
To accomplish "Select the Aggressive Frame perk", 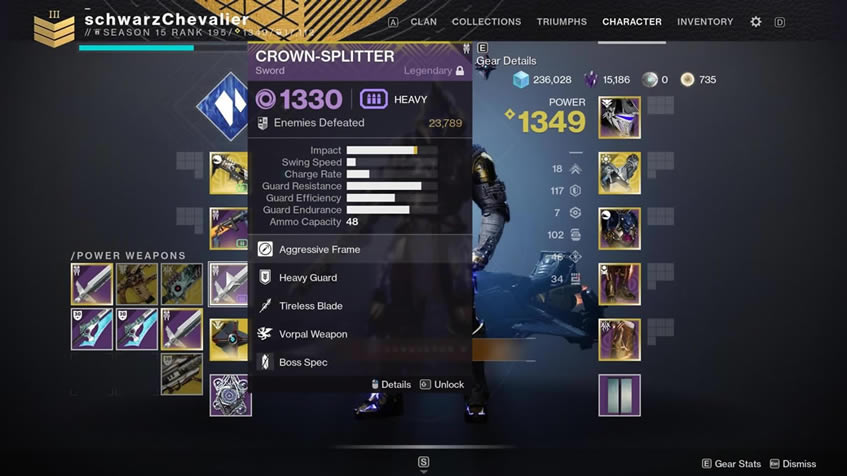I will click(319, 250).
